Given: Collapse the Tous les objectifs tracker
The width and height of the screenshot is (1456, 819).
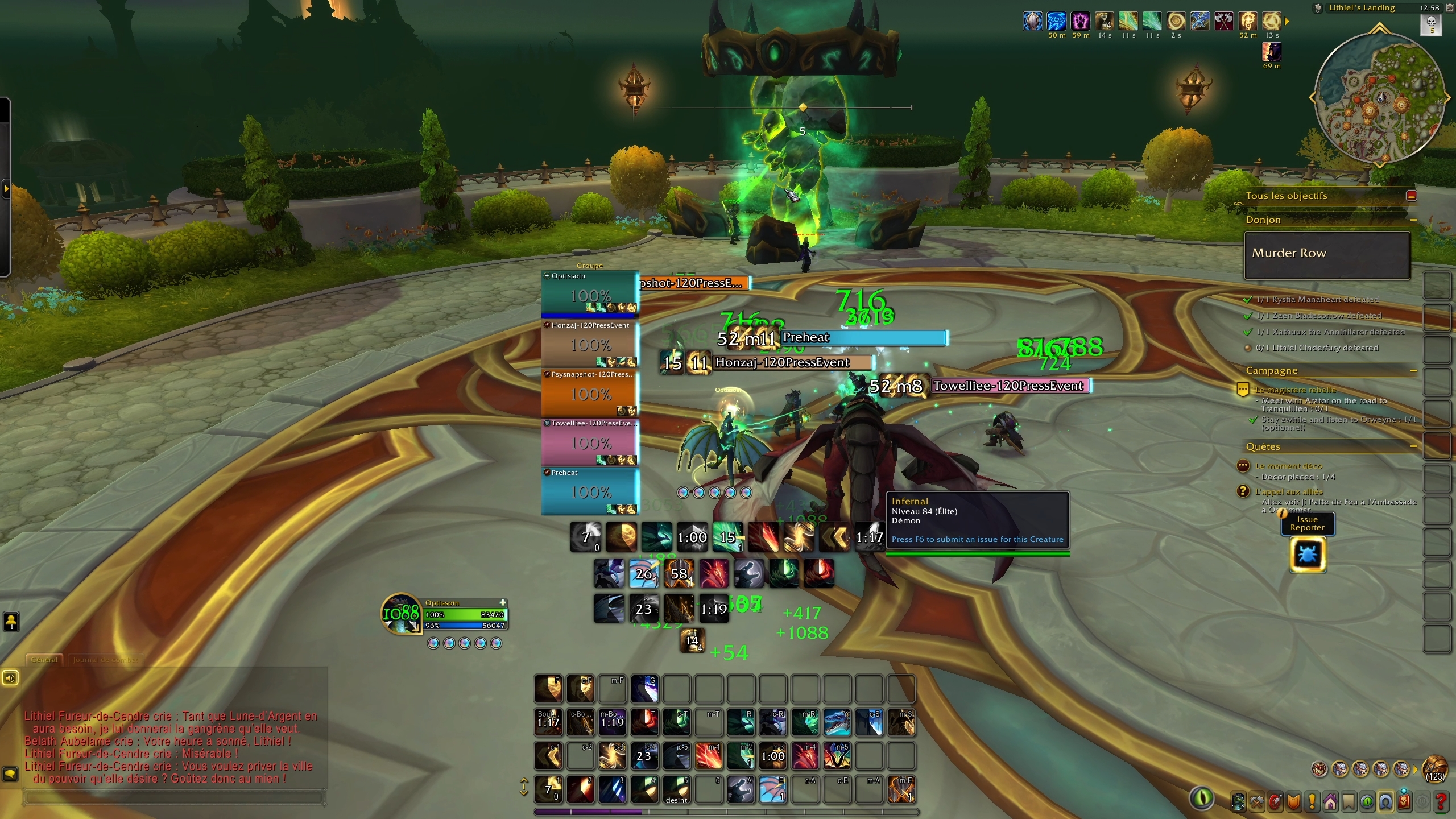Looking at the screenshot, I should [1412, 195].
